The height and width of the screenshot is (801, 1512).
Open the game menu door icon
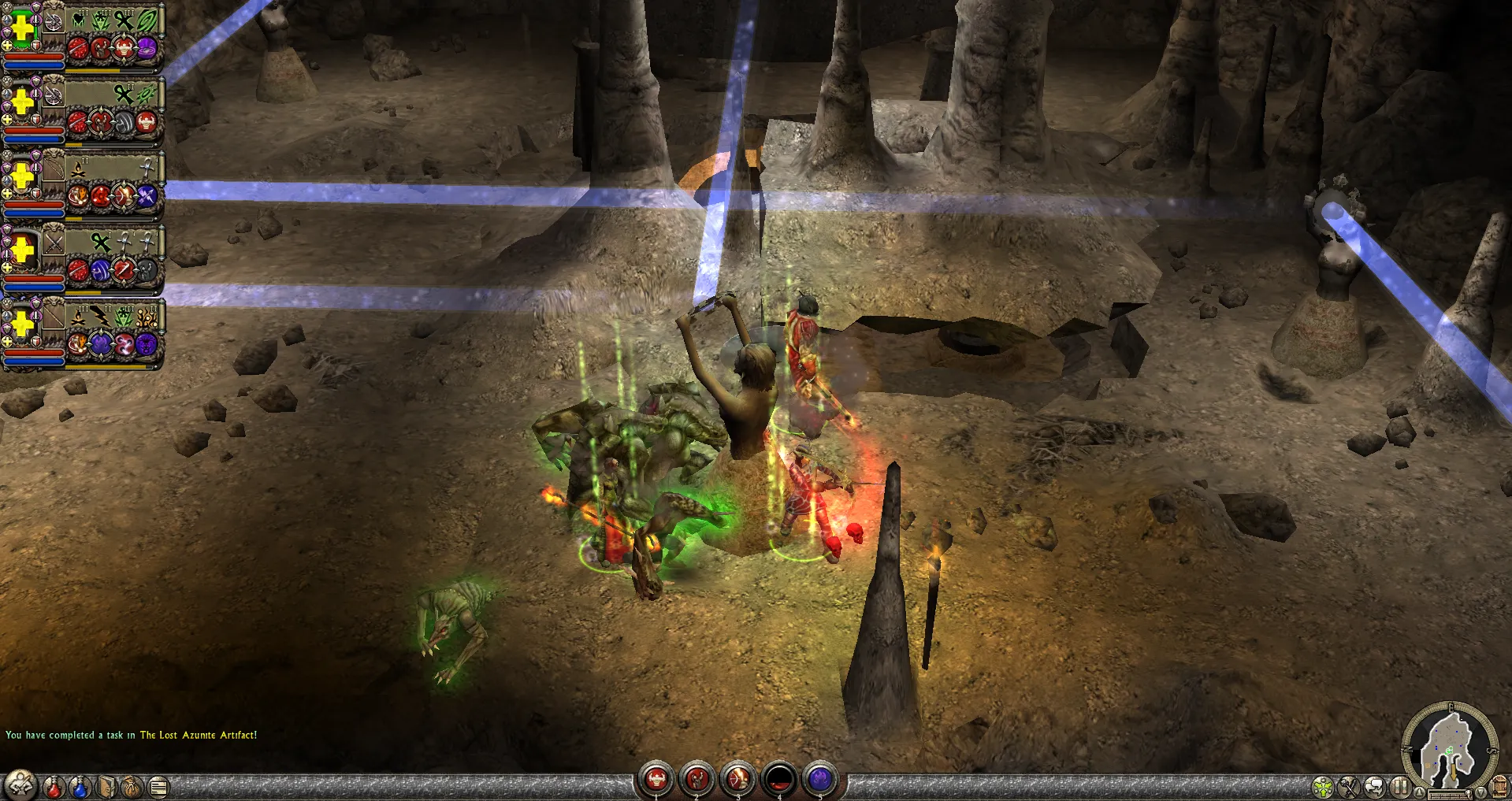(x=1500, y=787)
